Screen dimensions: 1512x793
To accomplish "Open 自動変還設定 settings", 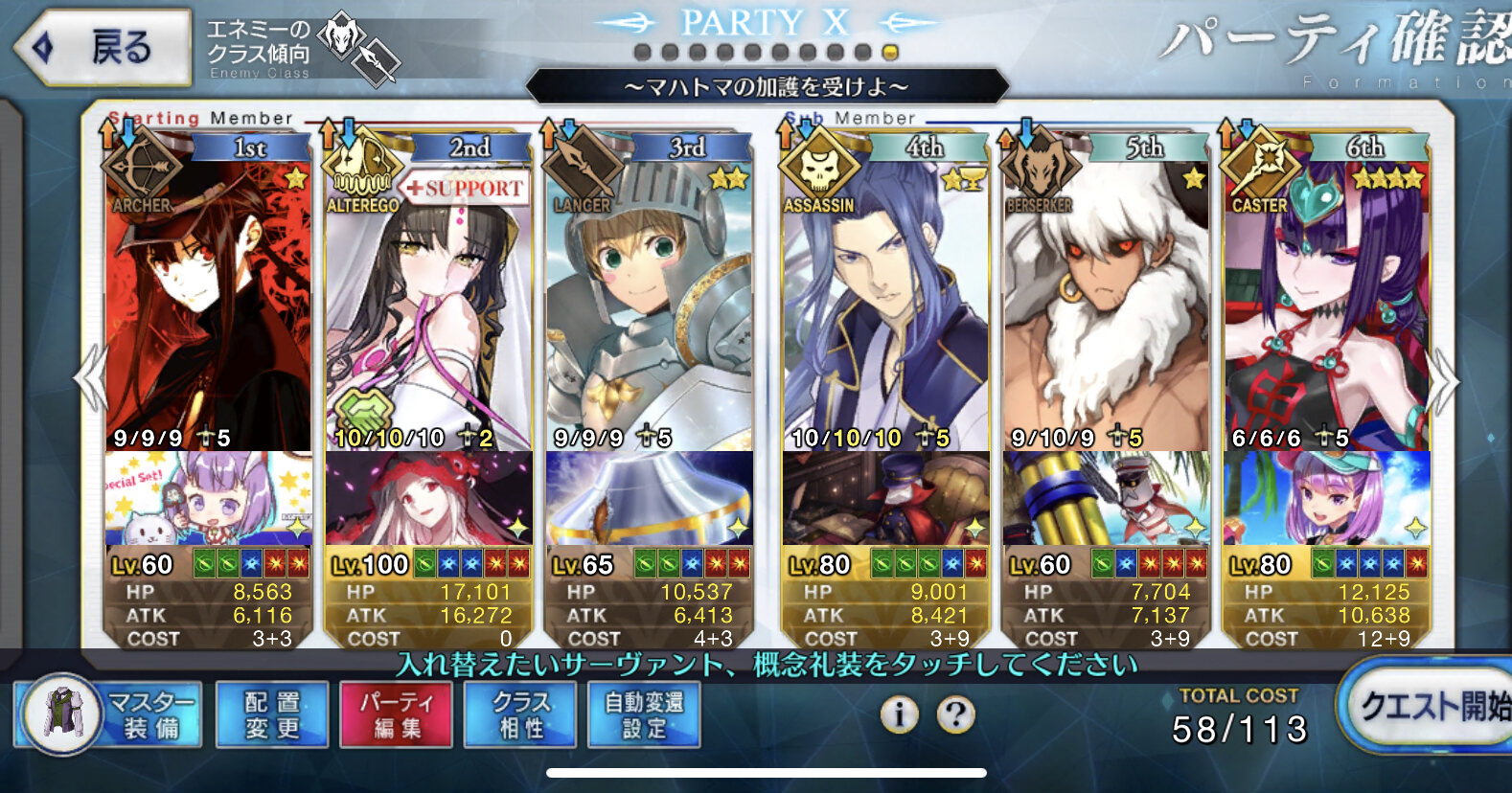I will pyautogui.click(x=644, y=714).
